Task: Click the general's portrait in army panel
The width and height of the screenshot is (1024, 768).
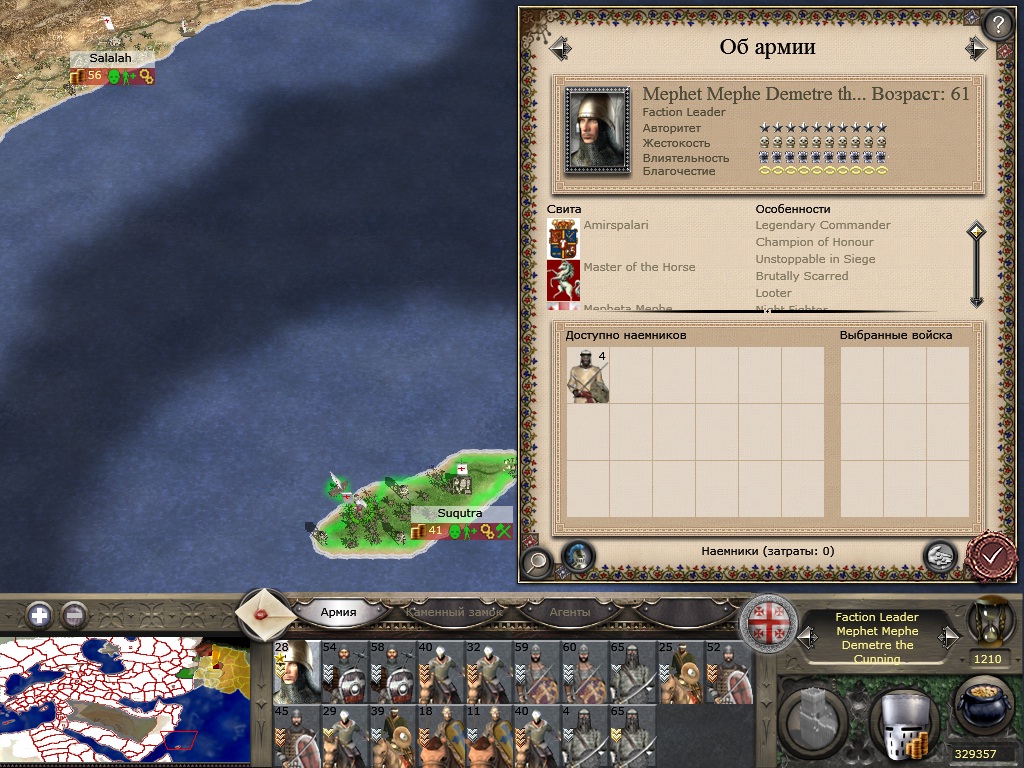Action: 598,130
